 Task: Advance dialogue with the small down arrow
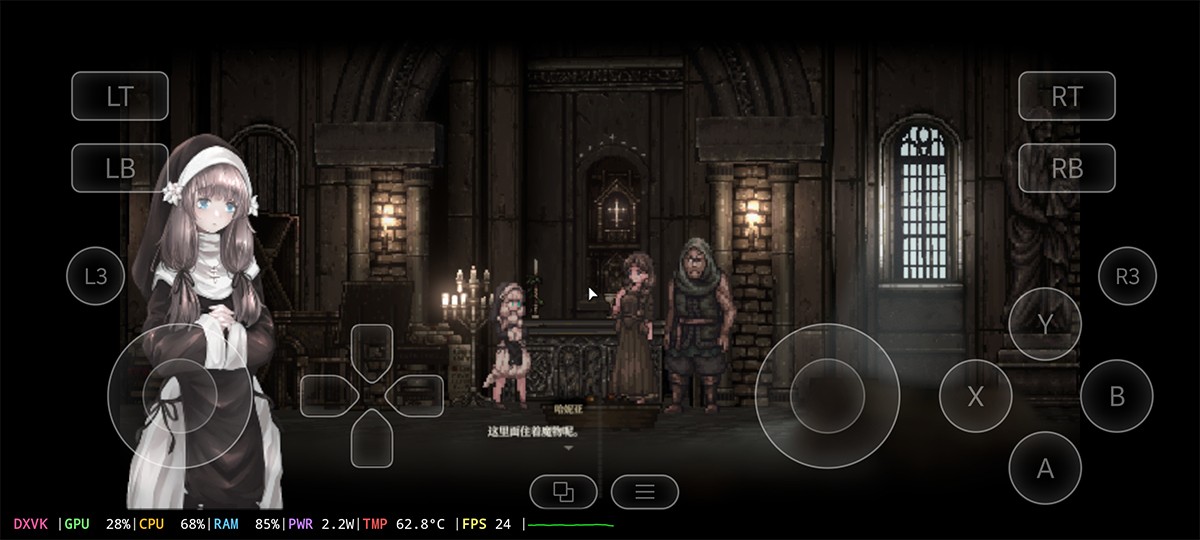pyautogui.click(x=569, y=449)
